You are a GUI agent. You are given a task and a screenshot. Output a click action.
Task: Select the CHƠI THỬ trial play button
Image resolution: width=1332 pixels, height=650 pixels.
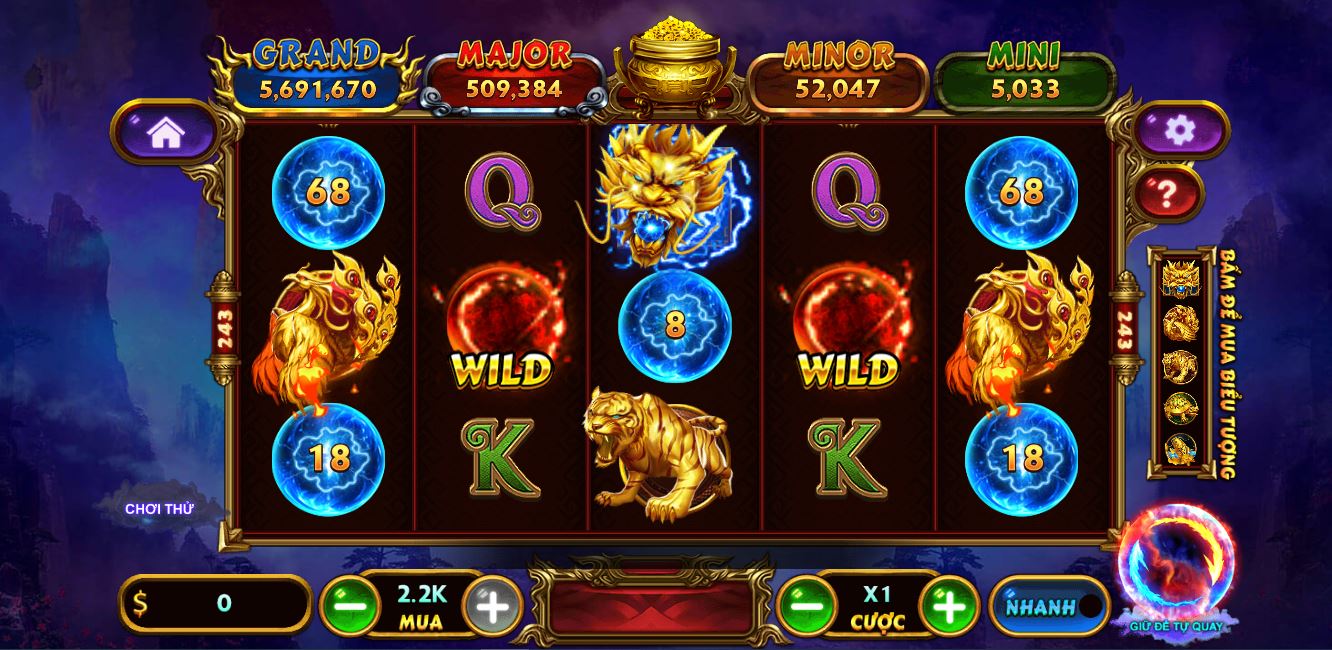tap(159, 509)
